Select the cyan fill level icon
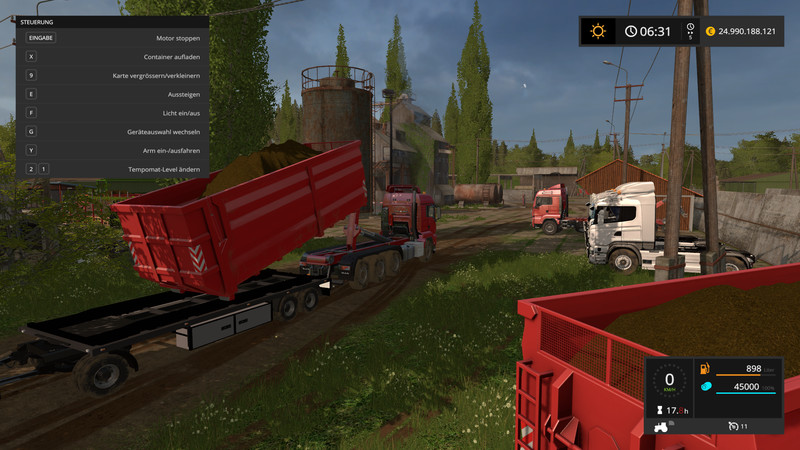 click(x=704, y=387)
